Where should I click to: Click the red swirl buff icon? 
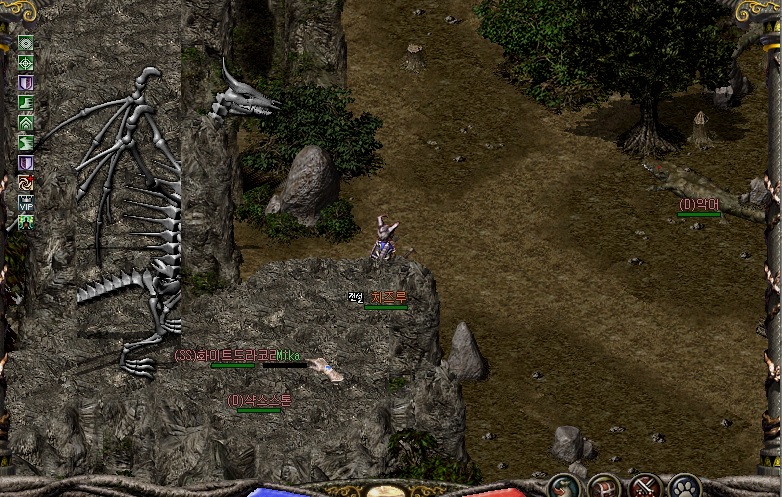click(26, 182)
